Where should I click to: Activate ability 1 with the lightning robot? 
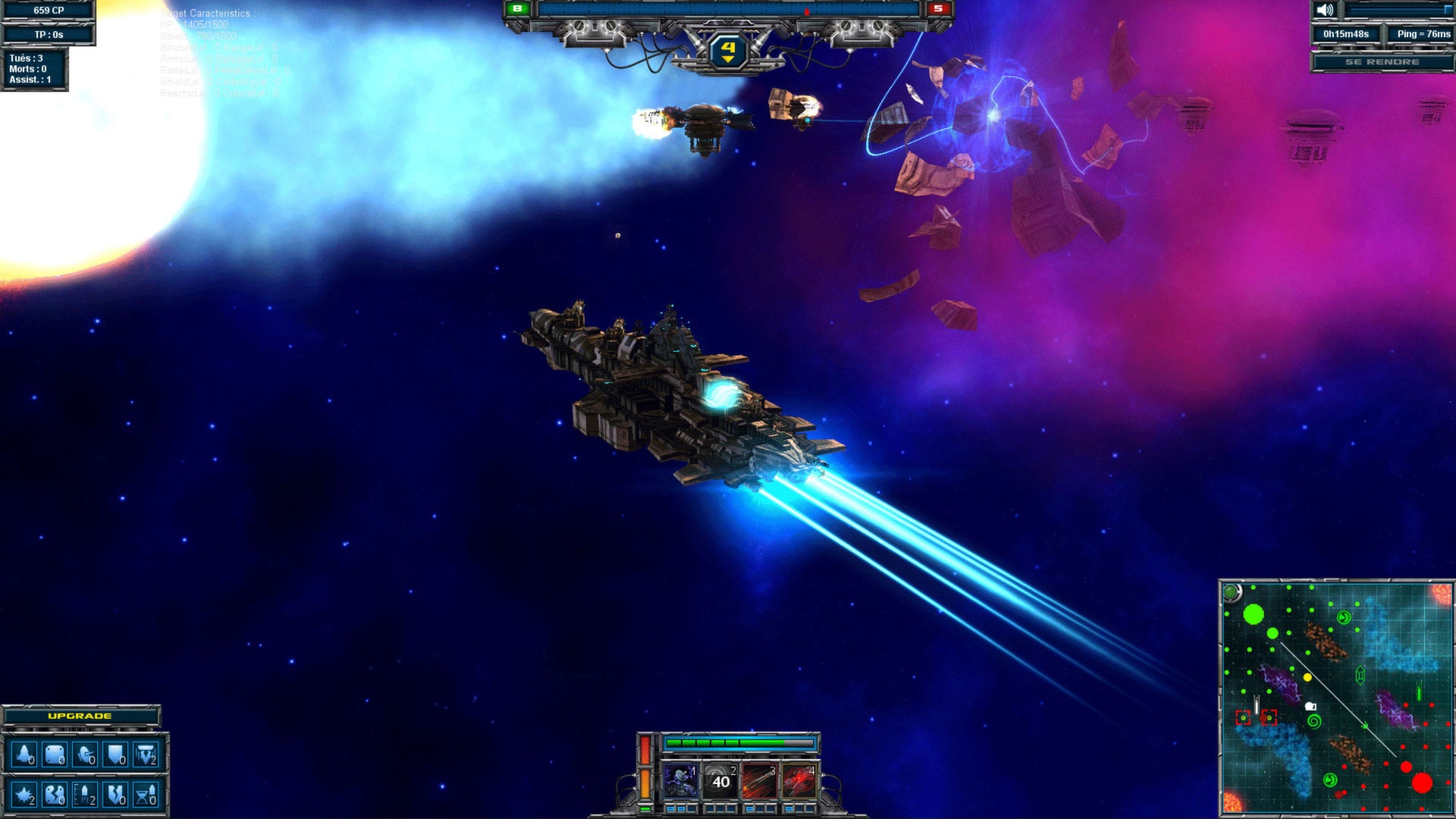click(680, 781)
